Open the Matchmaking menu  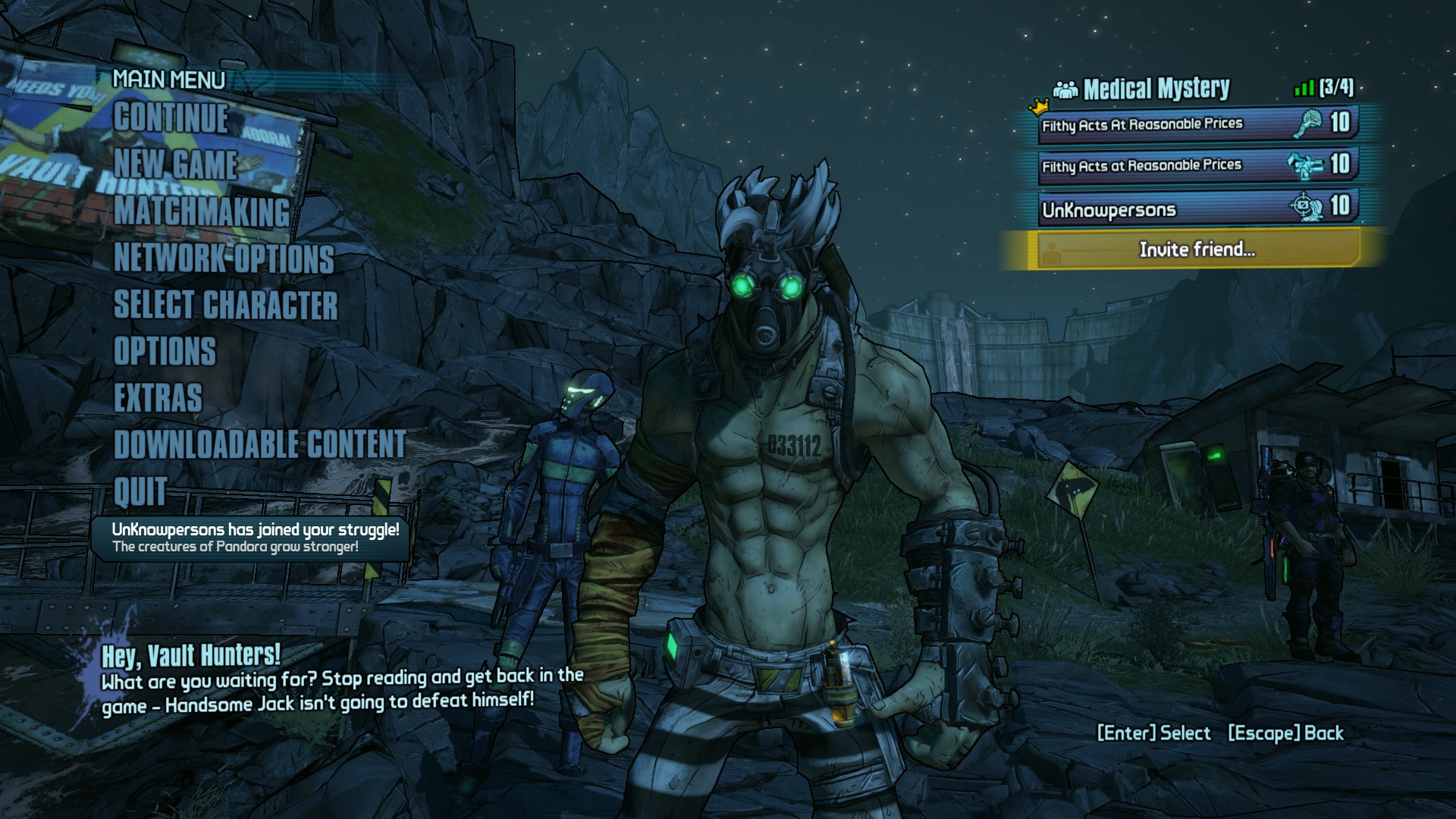(x=202, y=212)
